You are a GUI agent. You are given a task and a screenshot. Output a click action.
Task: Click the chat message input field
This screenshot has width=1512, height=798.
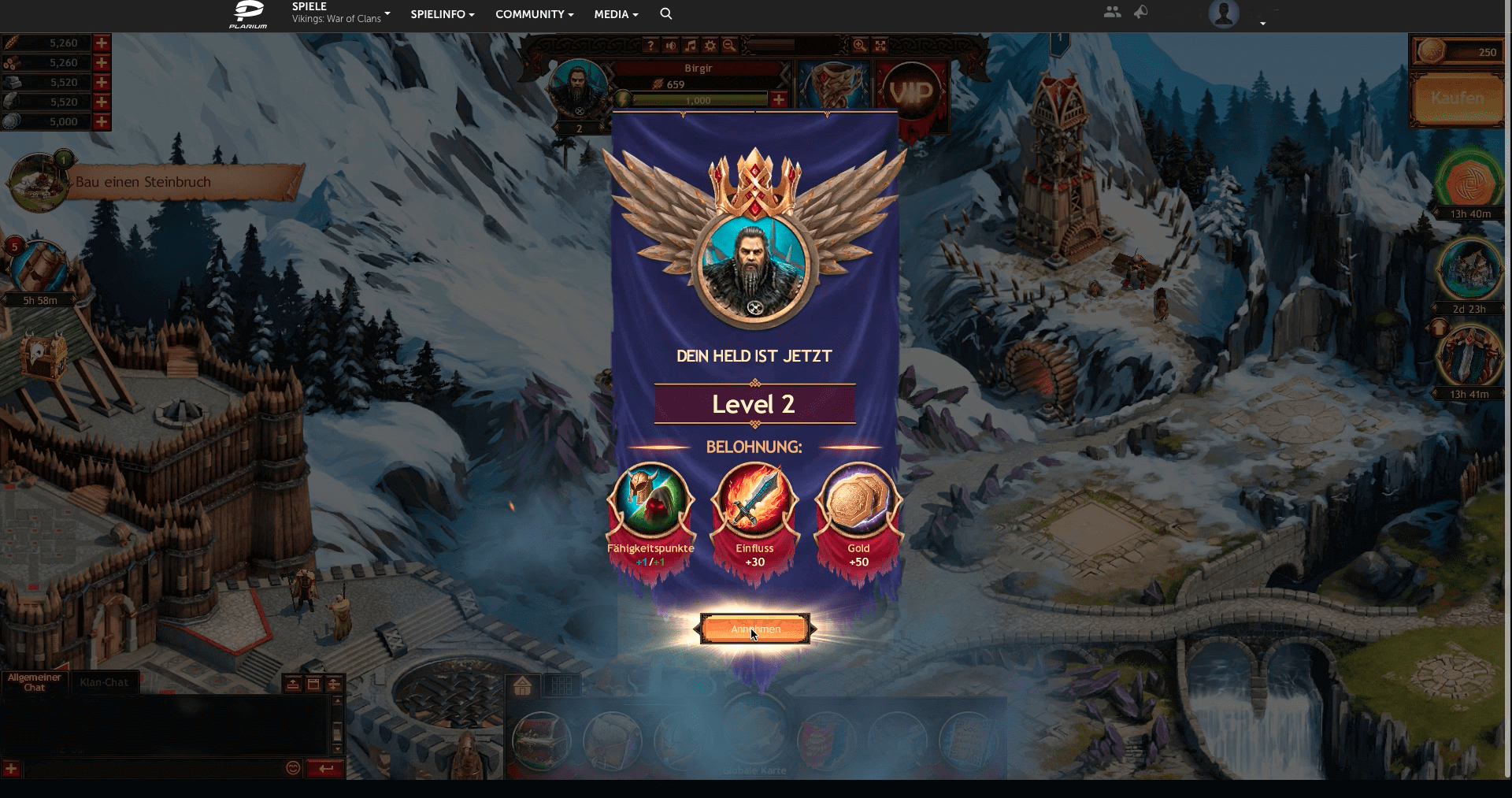(x=154, y=768)
